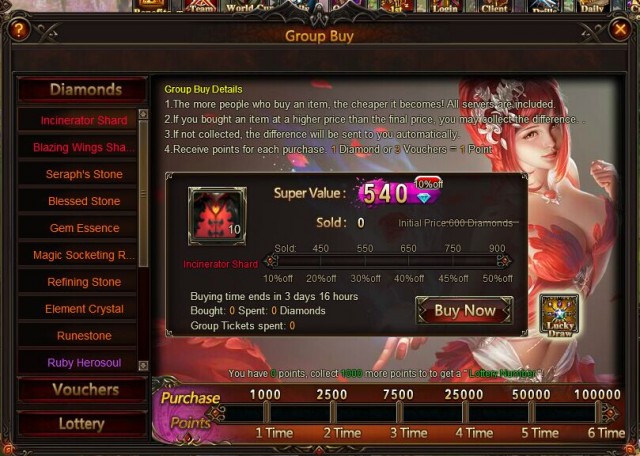Select Refining Stone from the list
Viewport: 640px width, 456px height.
pyautogui.click(x=83, y=282)
